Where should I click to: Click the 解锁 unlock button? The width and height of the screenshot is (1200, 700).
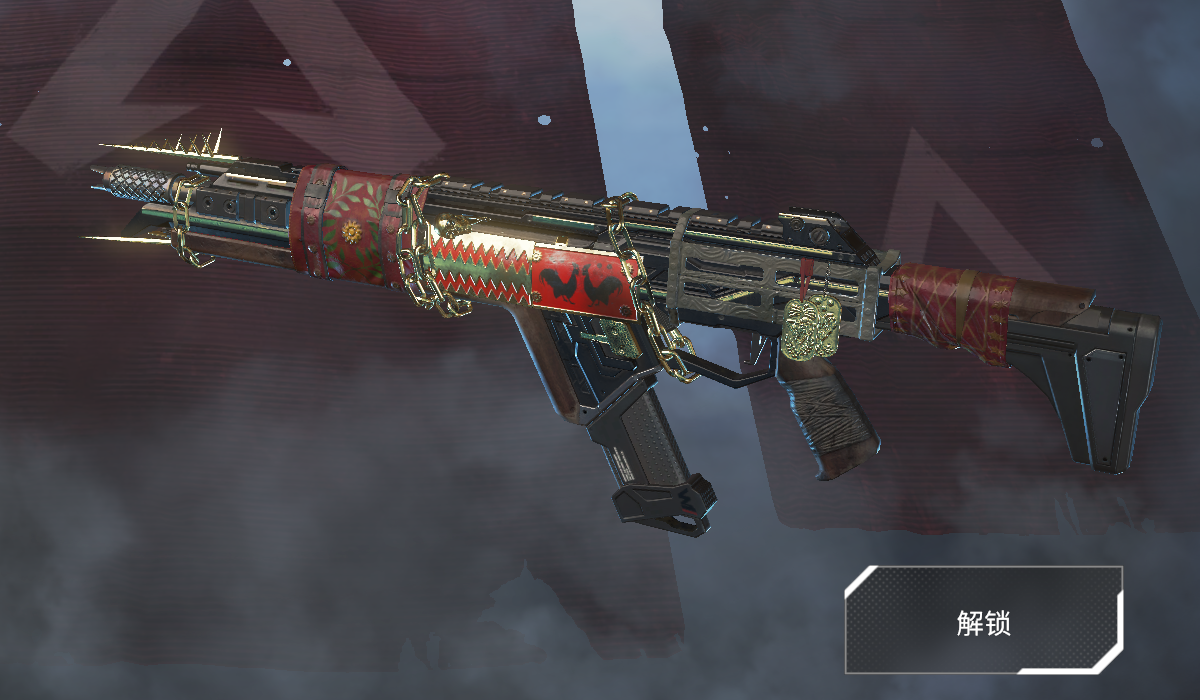coord(983,620)
